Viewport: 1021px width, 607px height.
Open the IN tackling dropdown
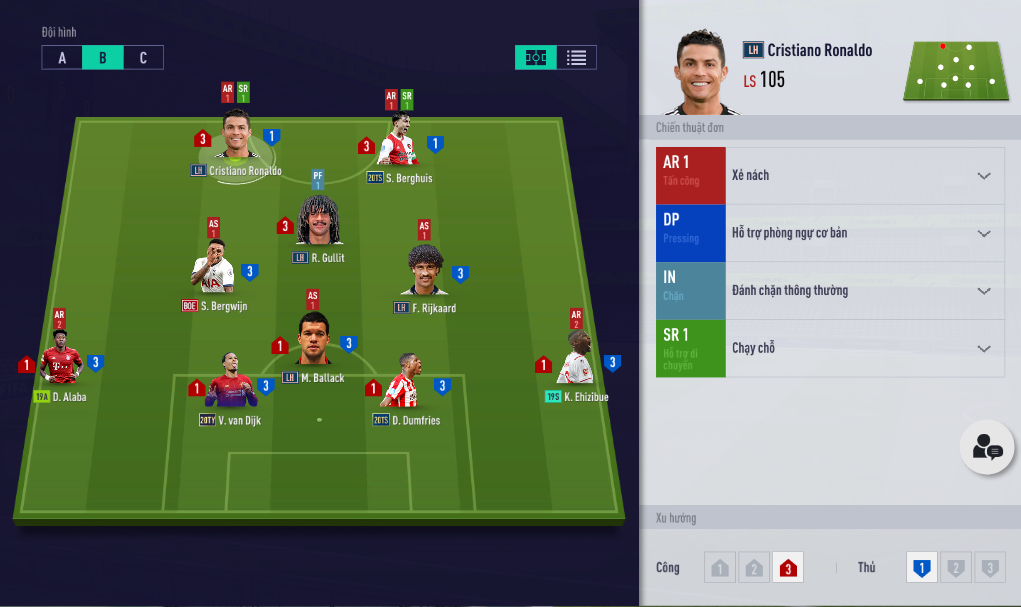pos(984,291)
